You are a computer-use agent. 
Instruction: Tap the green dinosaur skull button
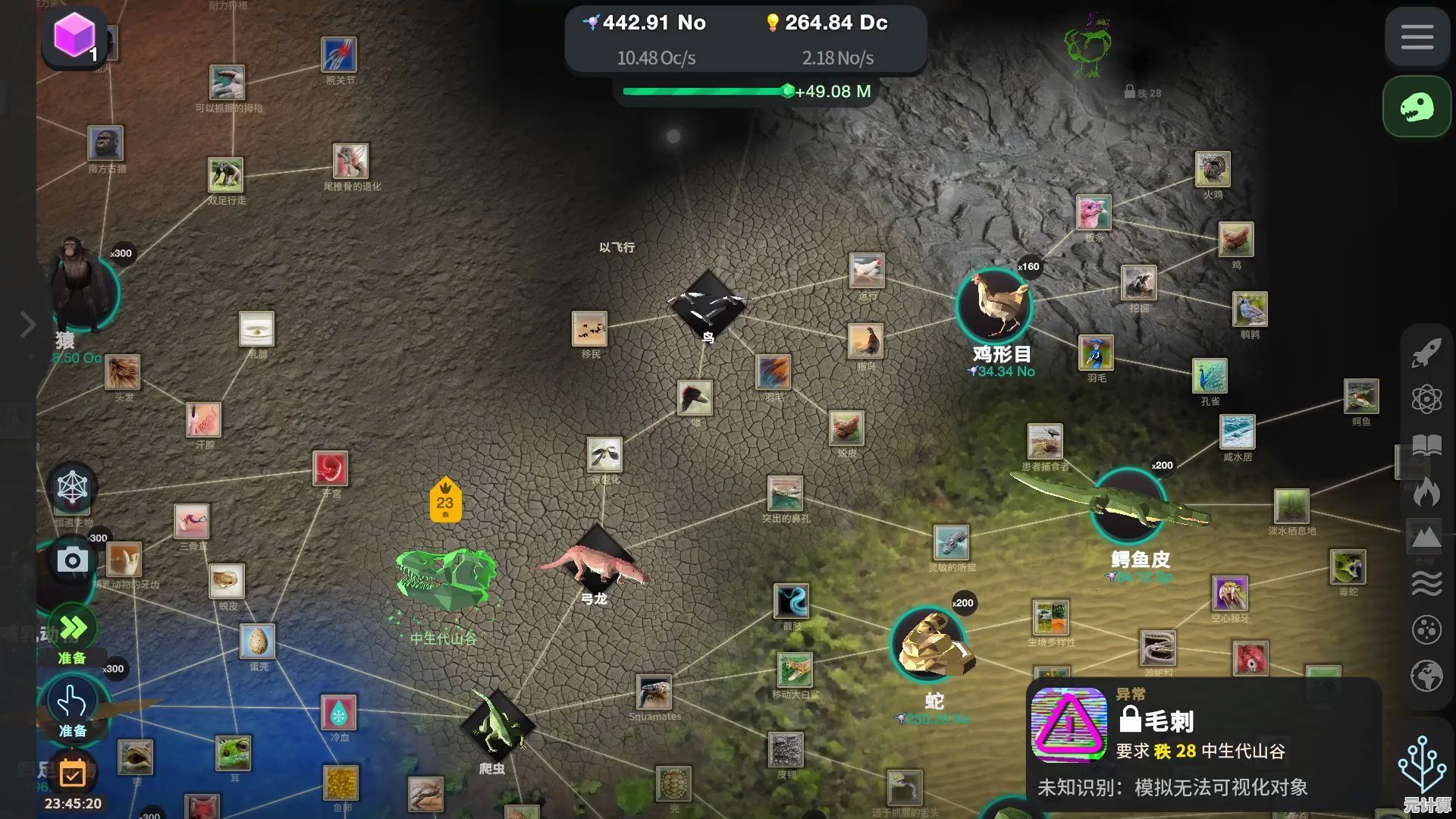click(x=1417, y=107)
